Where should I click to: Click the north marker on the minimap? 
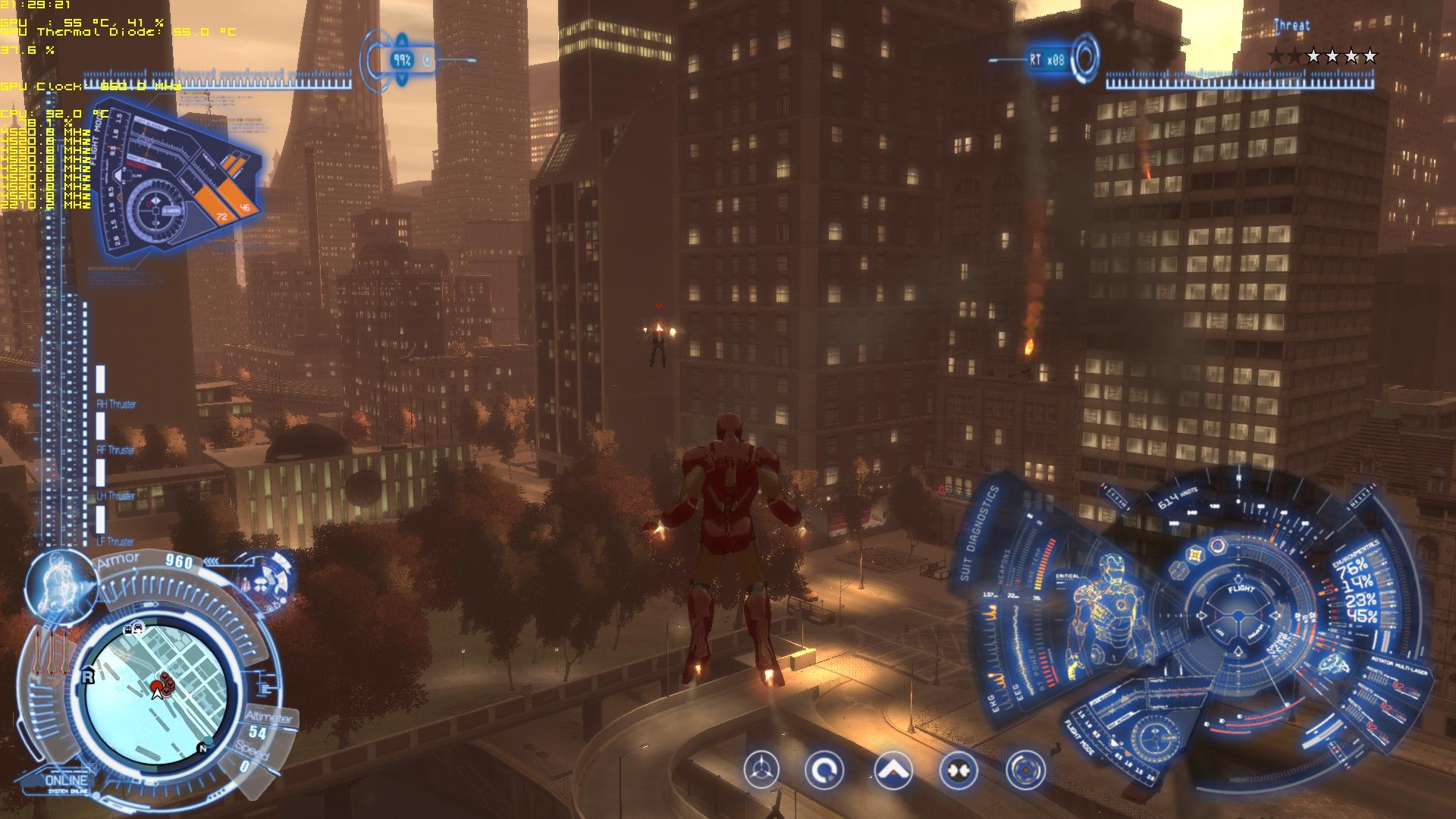click(x=202, y=748)
